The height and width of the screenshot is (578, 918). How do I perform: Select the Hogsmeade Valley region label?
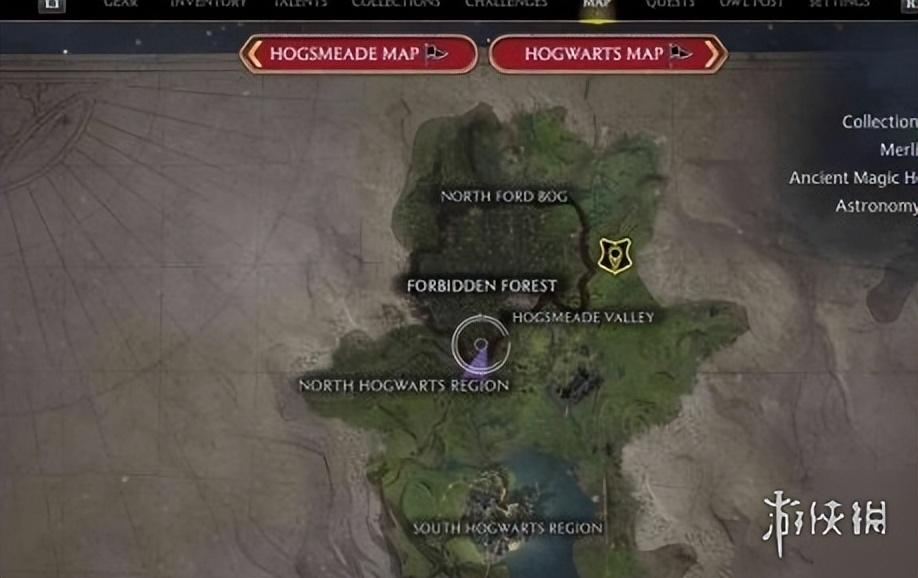[x=583, y=318]
